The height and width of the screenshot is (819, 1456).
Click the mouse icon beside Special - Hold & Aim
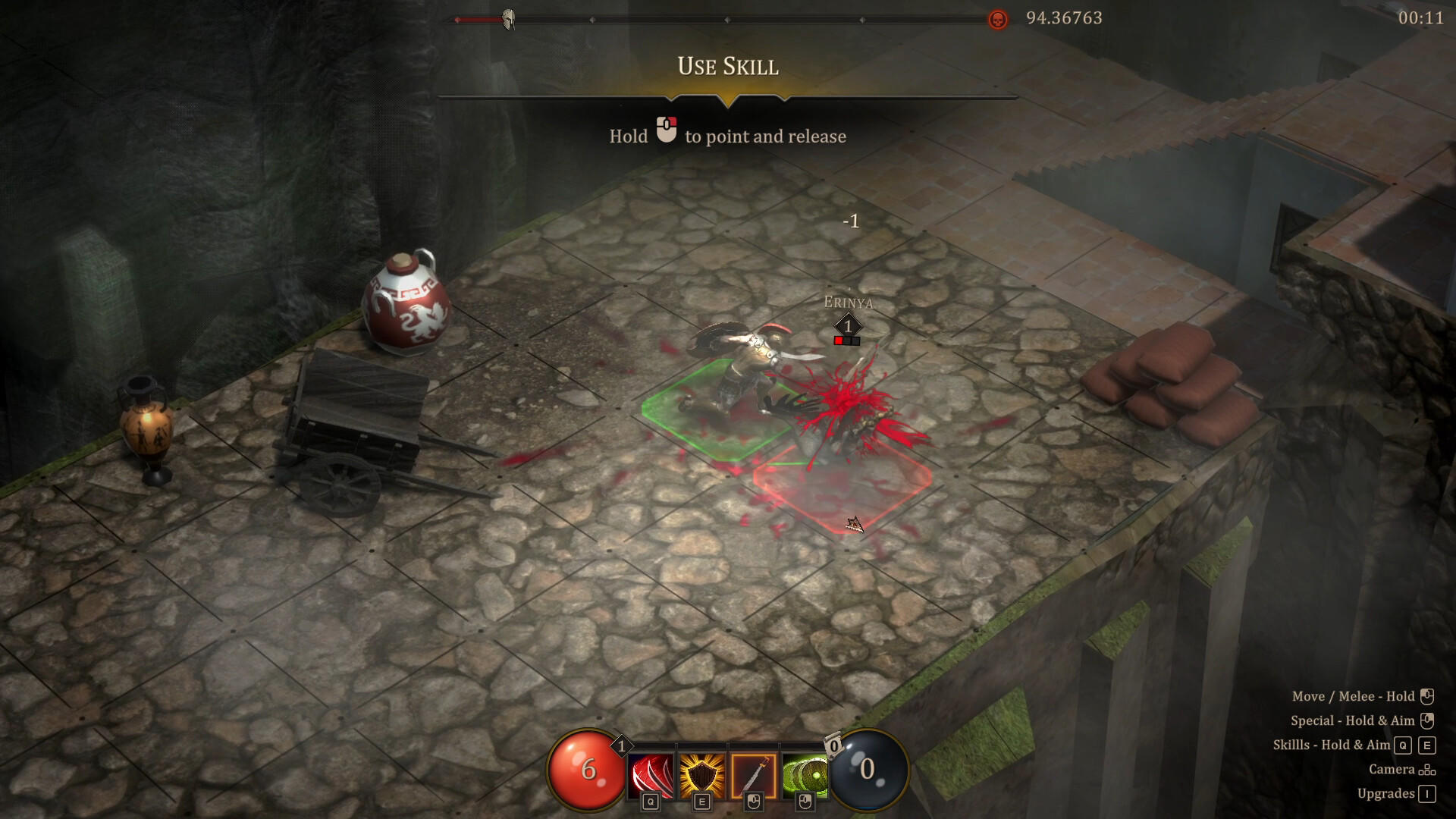[x=1426, y=720]
